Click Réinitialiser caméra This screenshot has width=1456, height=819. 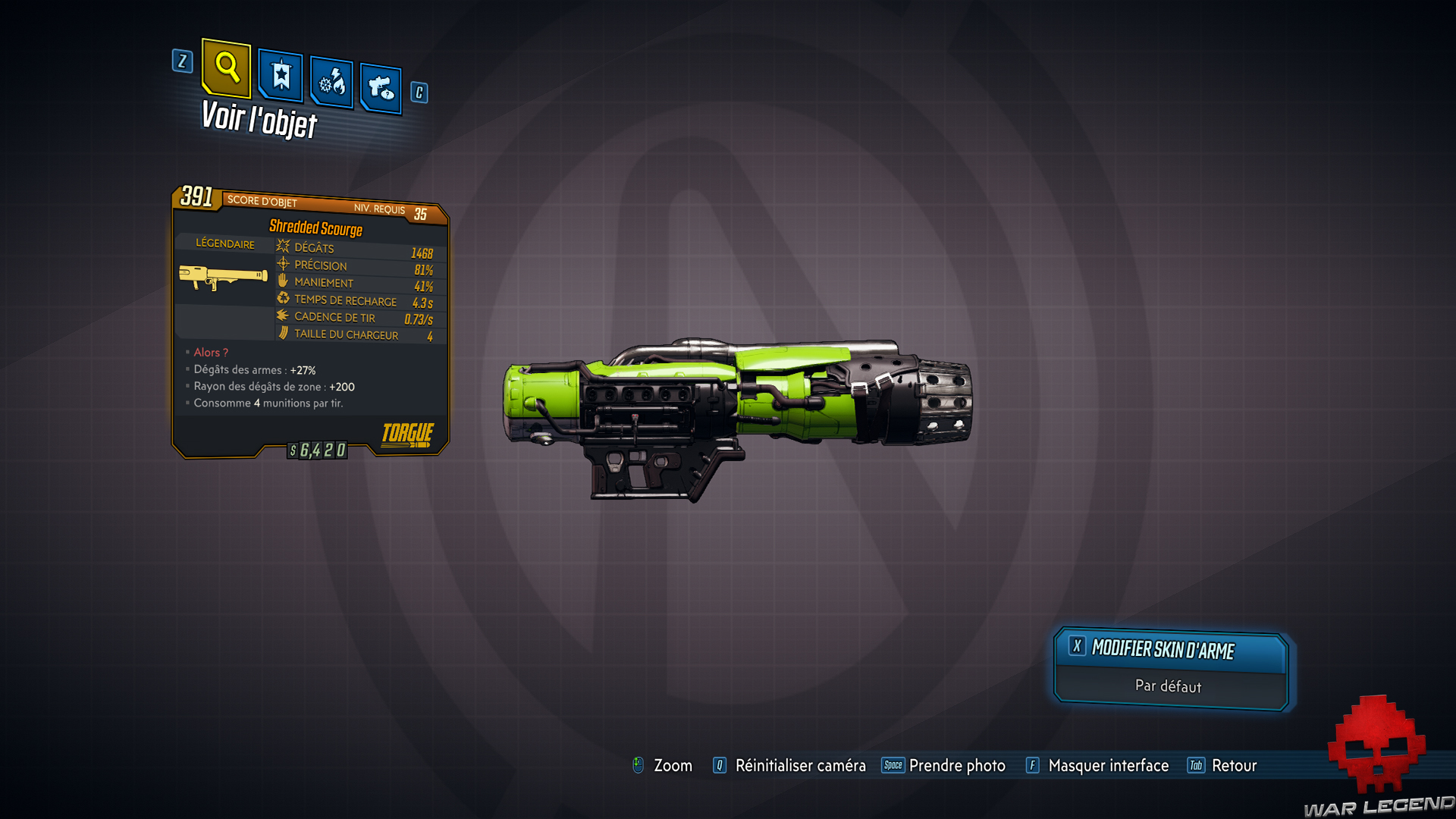point(800,766)
